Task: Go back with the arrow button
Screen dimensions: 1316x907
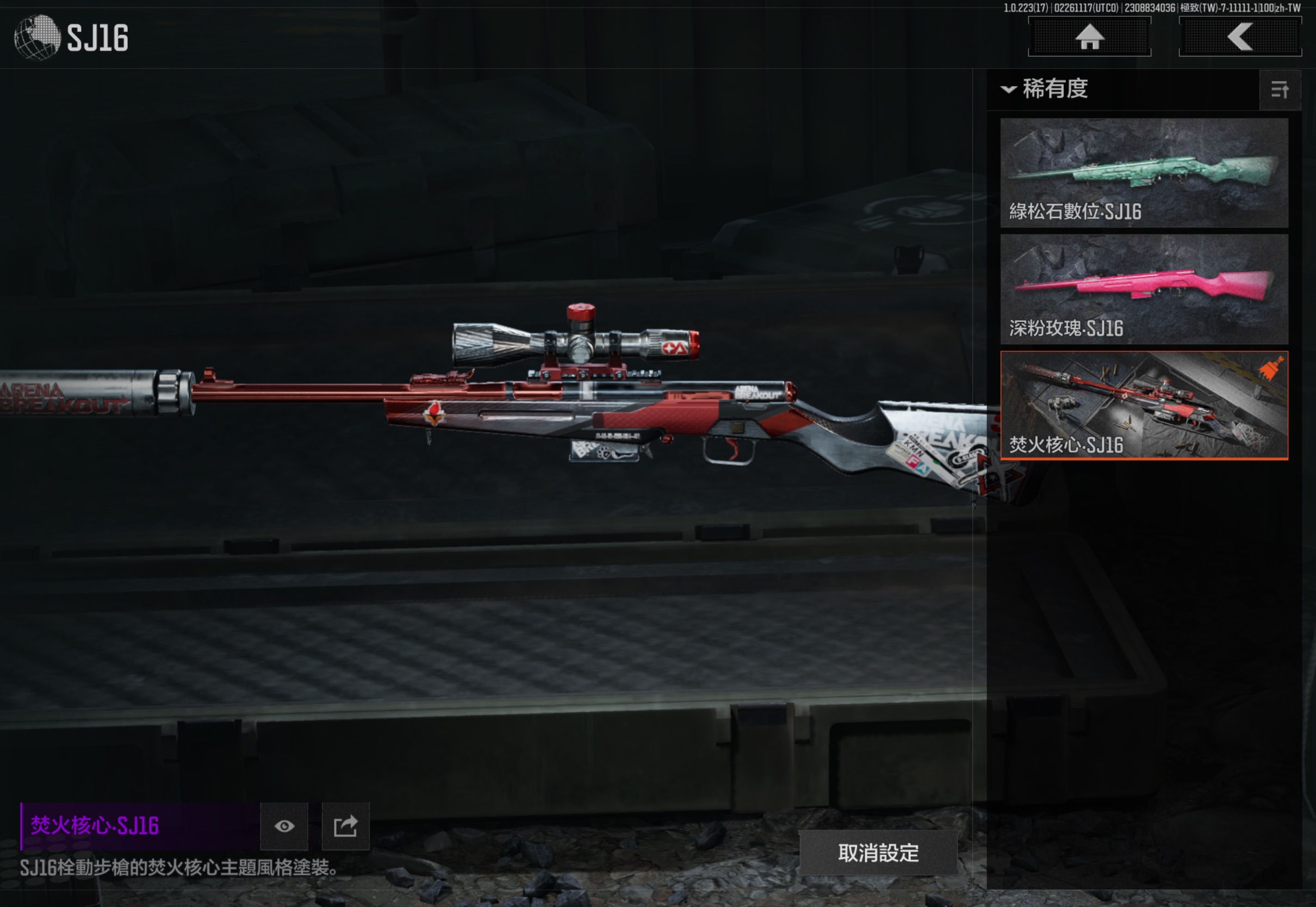Action: coord(1240,38)
